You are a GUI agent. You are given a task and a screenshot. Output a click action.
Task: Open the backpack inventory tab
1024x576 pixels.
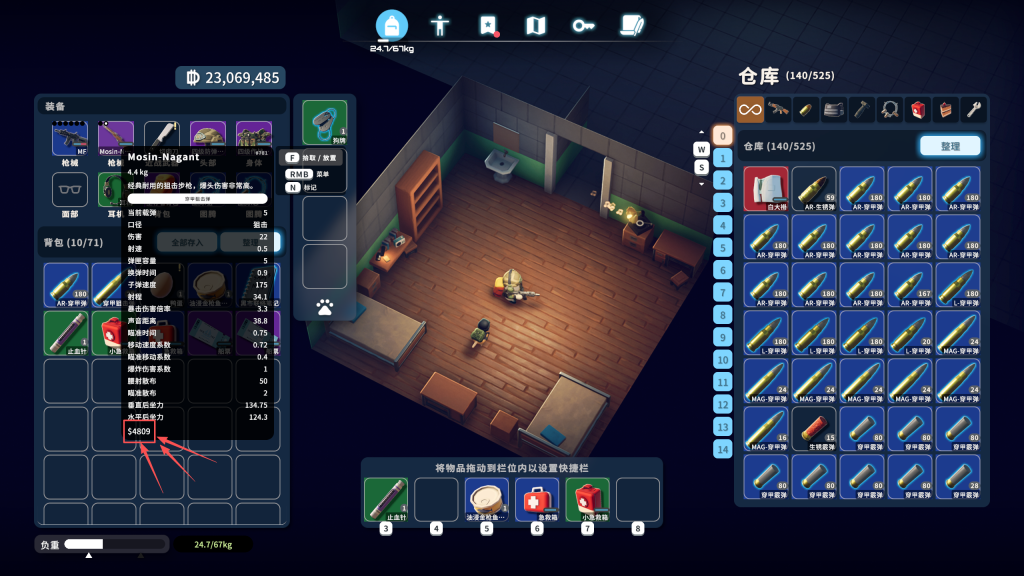pos(392,26)
